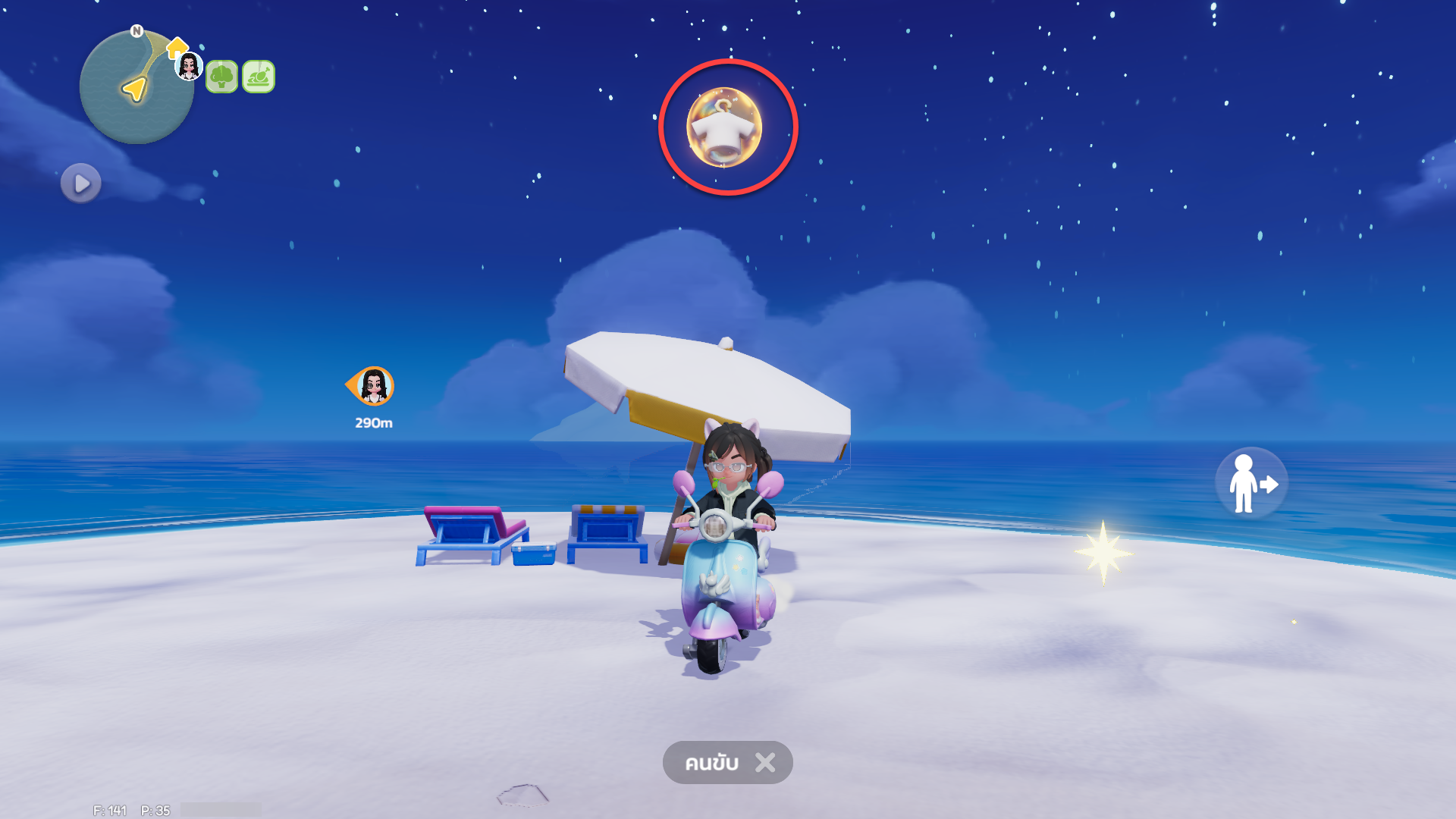The image size is (1456, 819).
Task: Close the คนขับ driver prompt
Action: point(765,762)
